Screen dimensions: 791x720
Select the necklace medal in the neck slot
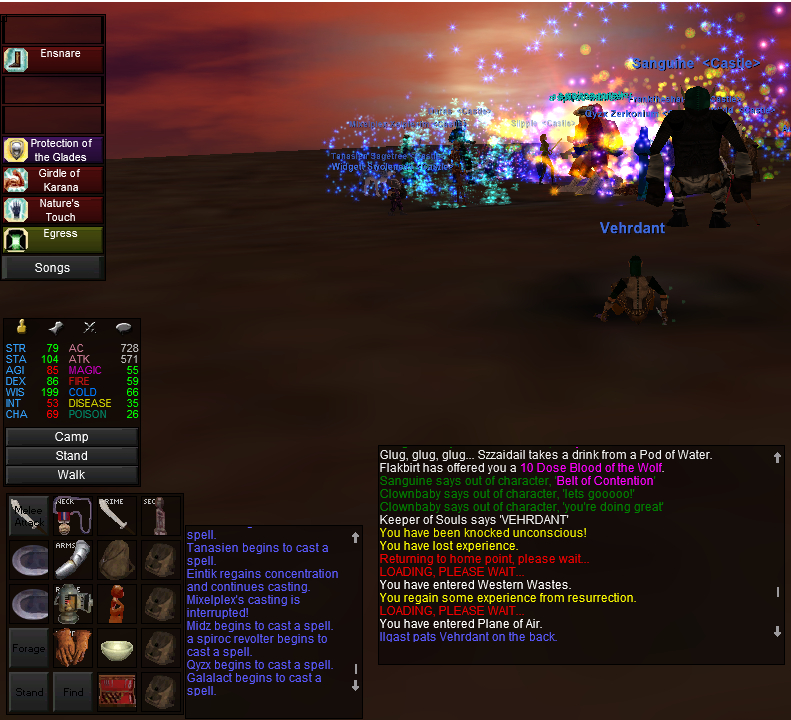72,514
